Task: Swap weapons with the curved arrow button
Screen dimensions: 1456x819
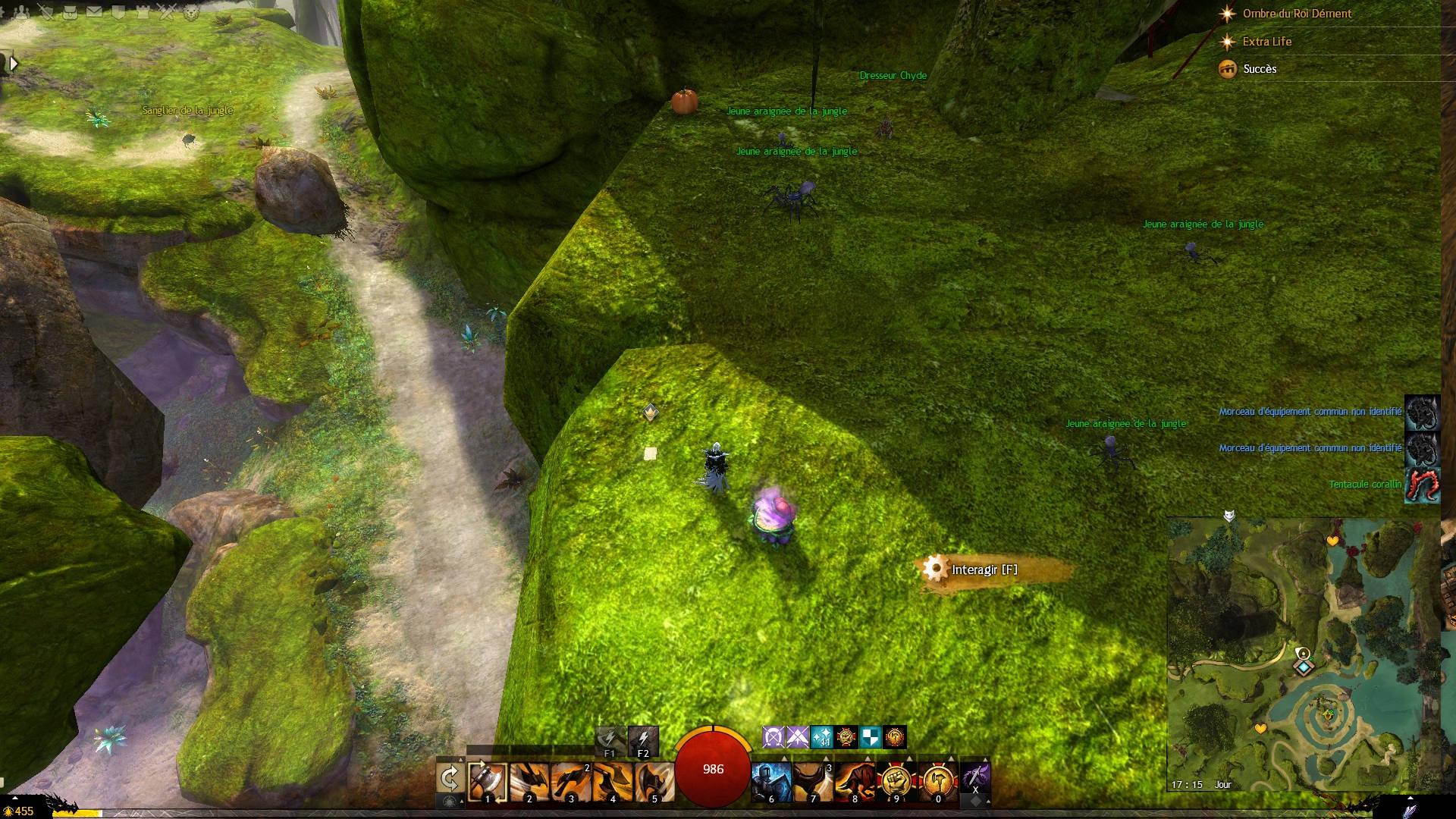Action: 450,779
